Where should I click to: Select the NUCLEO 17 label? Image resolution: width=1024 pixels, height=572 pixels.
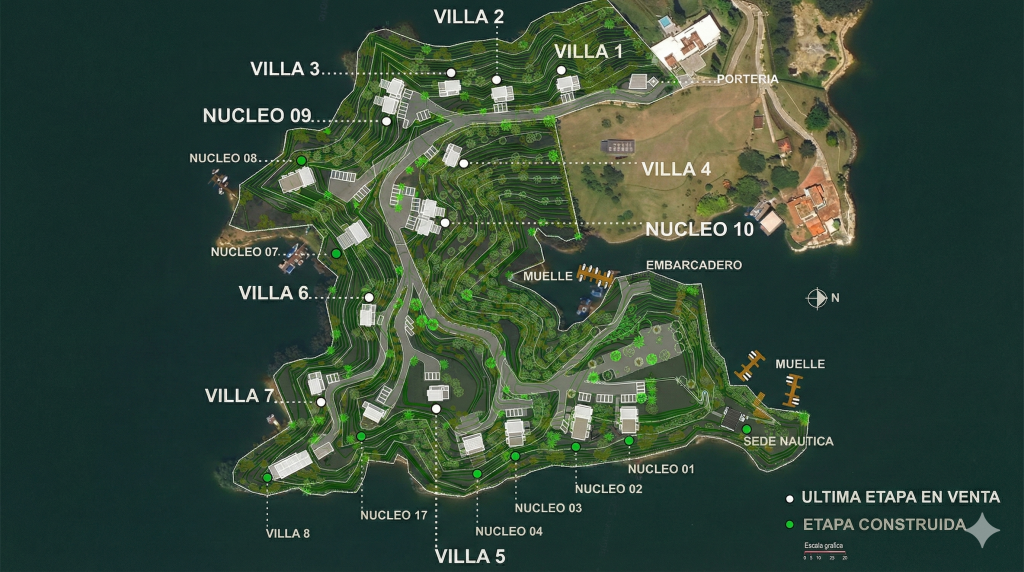[x=394, y=515]
